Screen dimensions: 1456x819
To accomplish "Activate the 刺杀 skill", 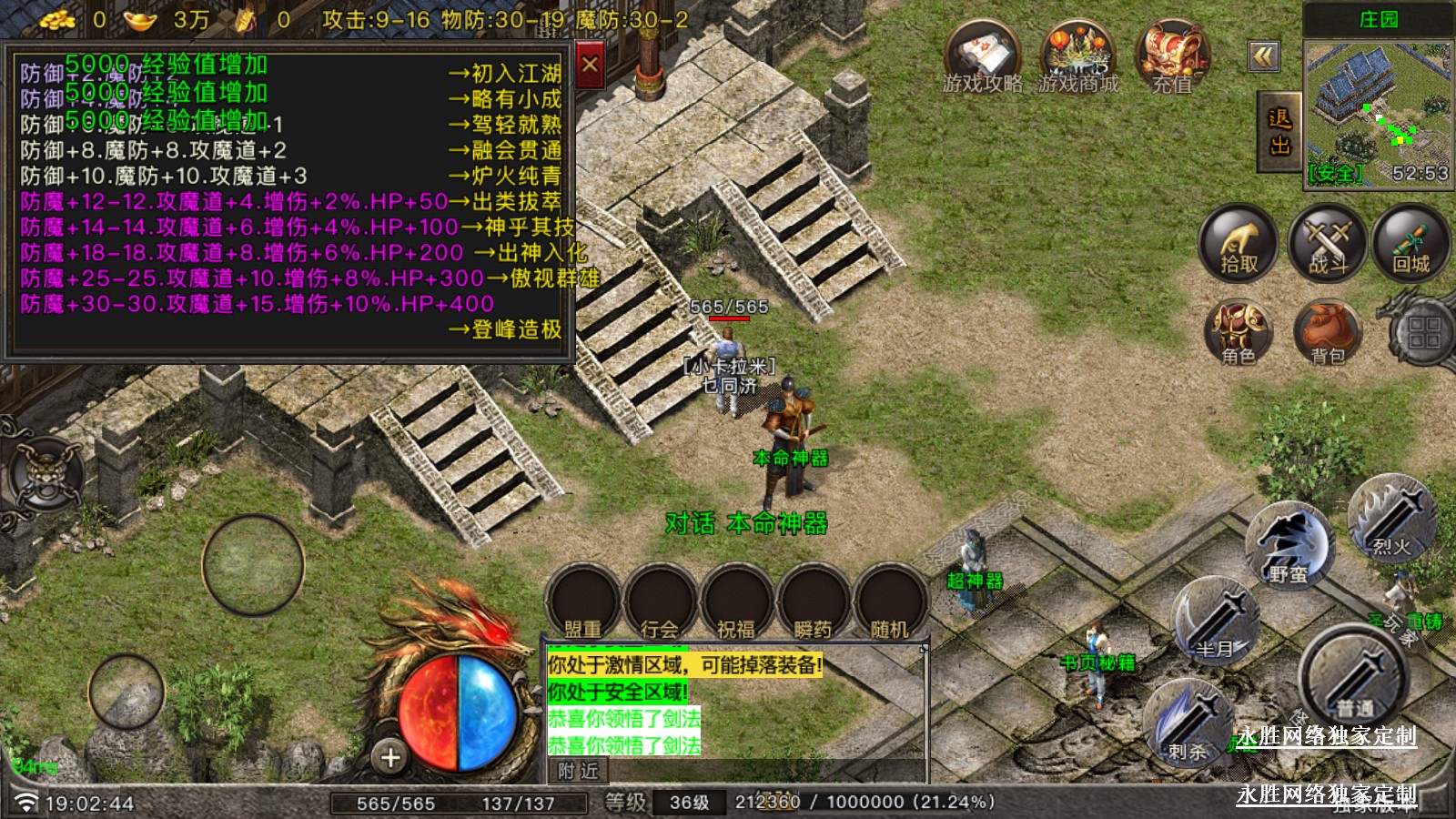I will tap(1187, 723).
